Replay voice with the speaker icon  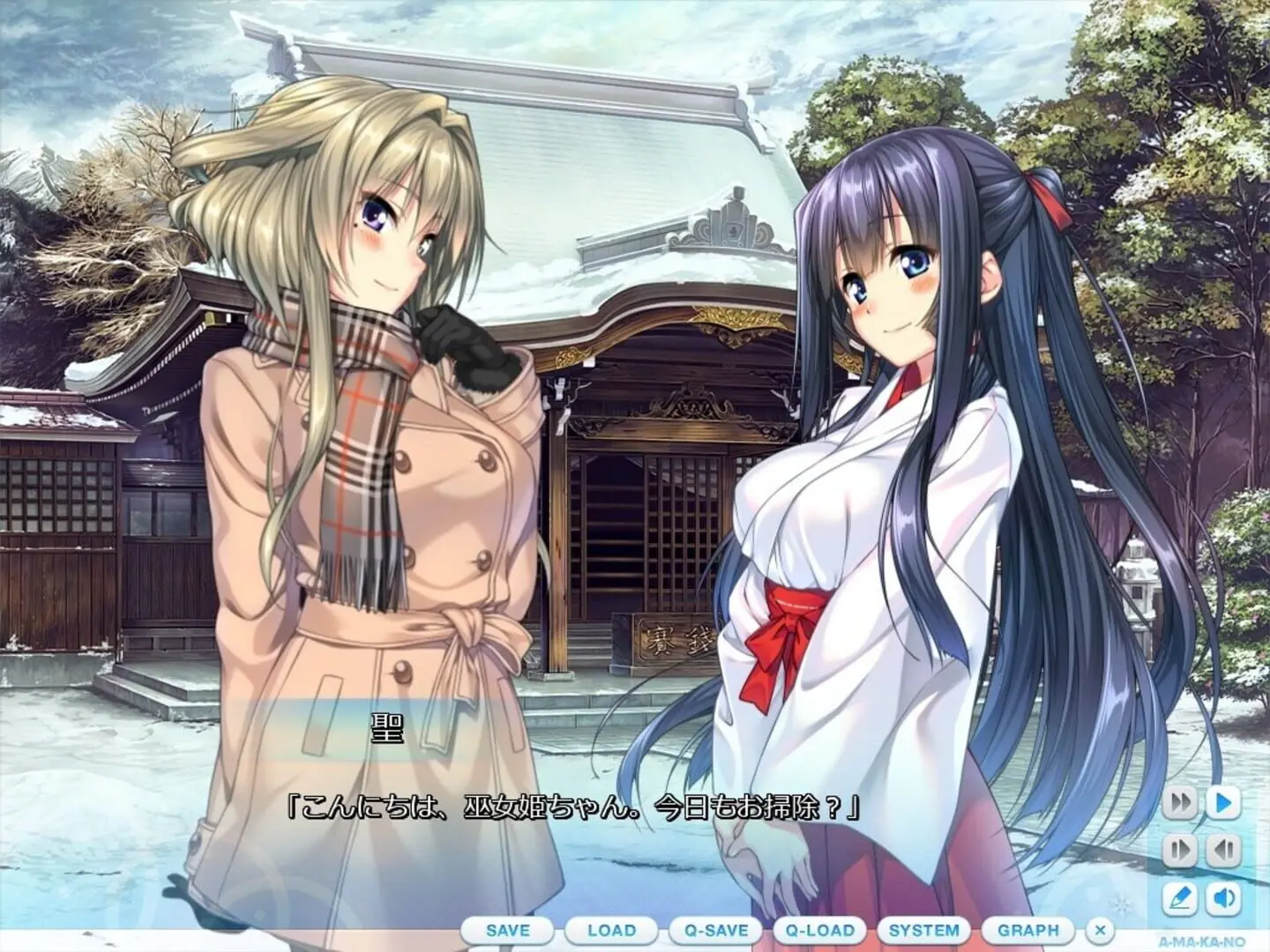(x=1223, y=898)
